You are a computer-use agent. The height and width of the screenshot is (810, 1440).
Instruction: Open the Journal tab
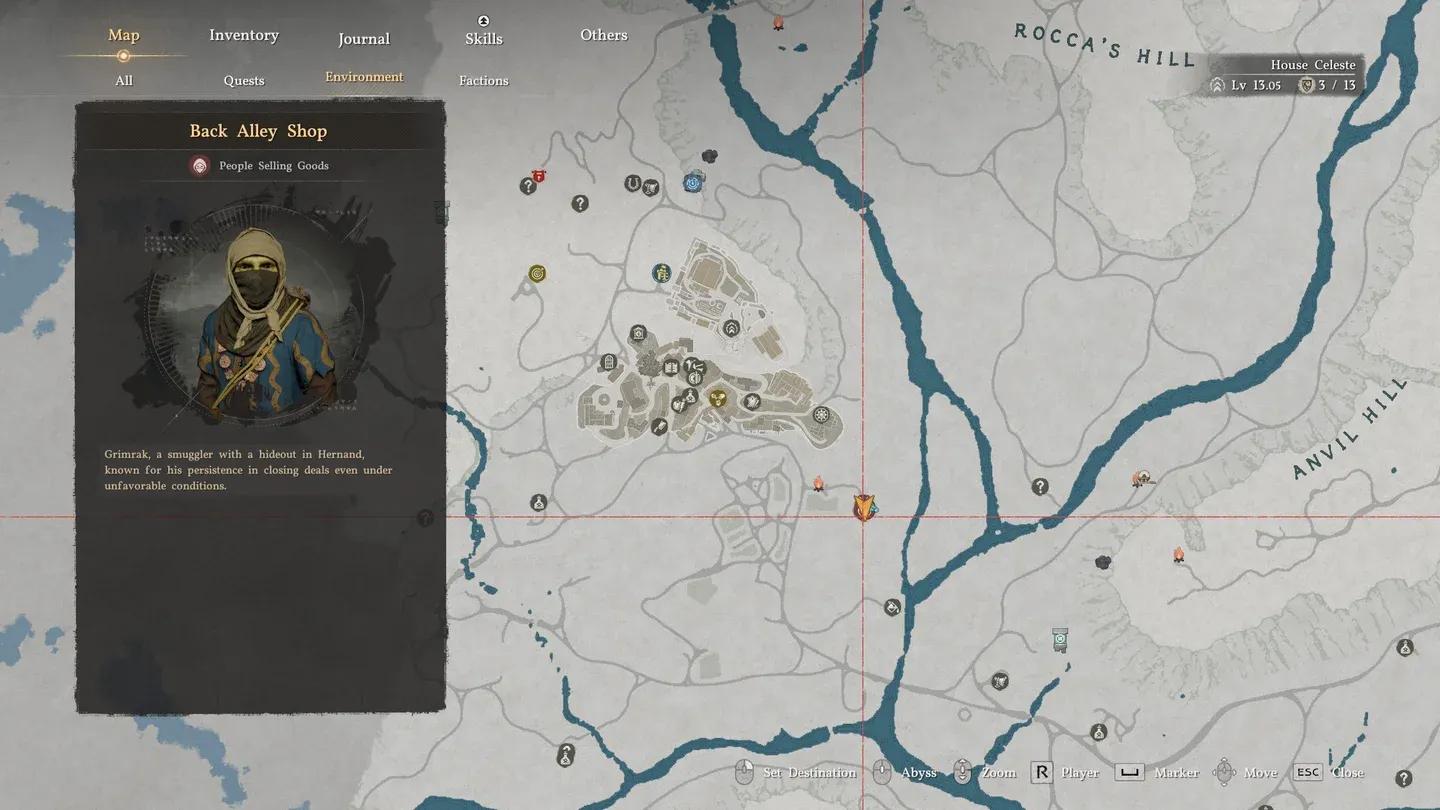363,39
